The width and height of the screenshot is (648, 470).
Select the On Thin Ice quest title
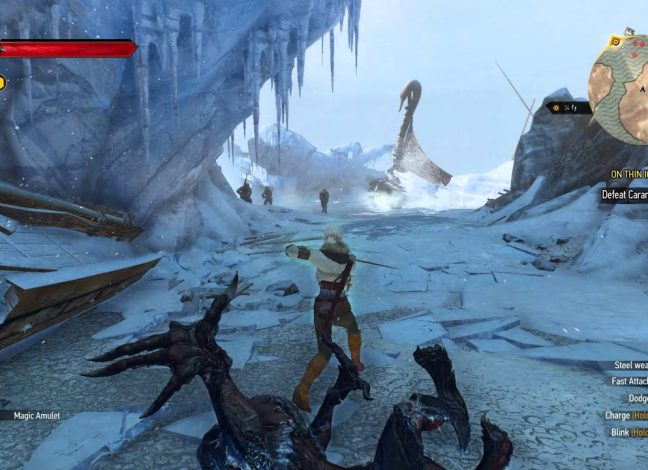coord(630,174)
